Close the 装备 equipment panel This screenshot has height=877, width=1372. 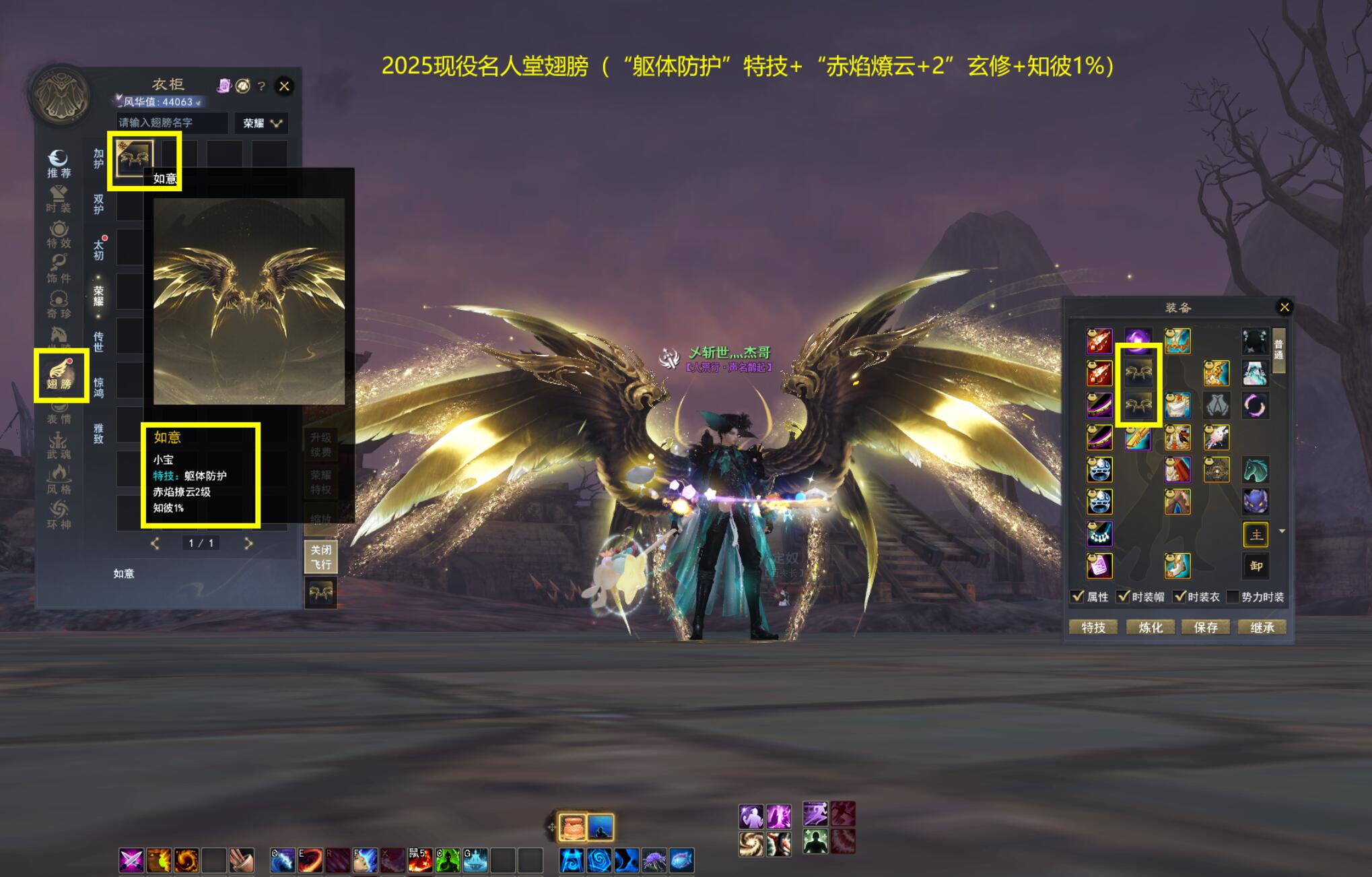coord(1284,307)
